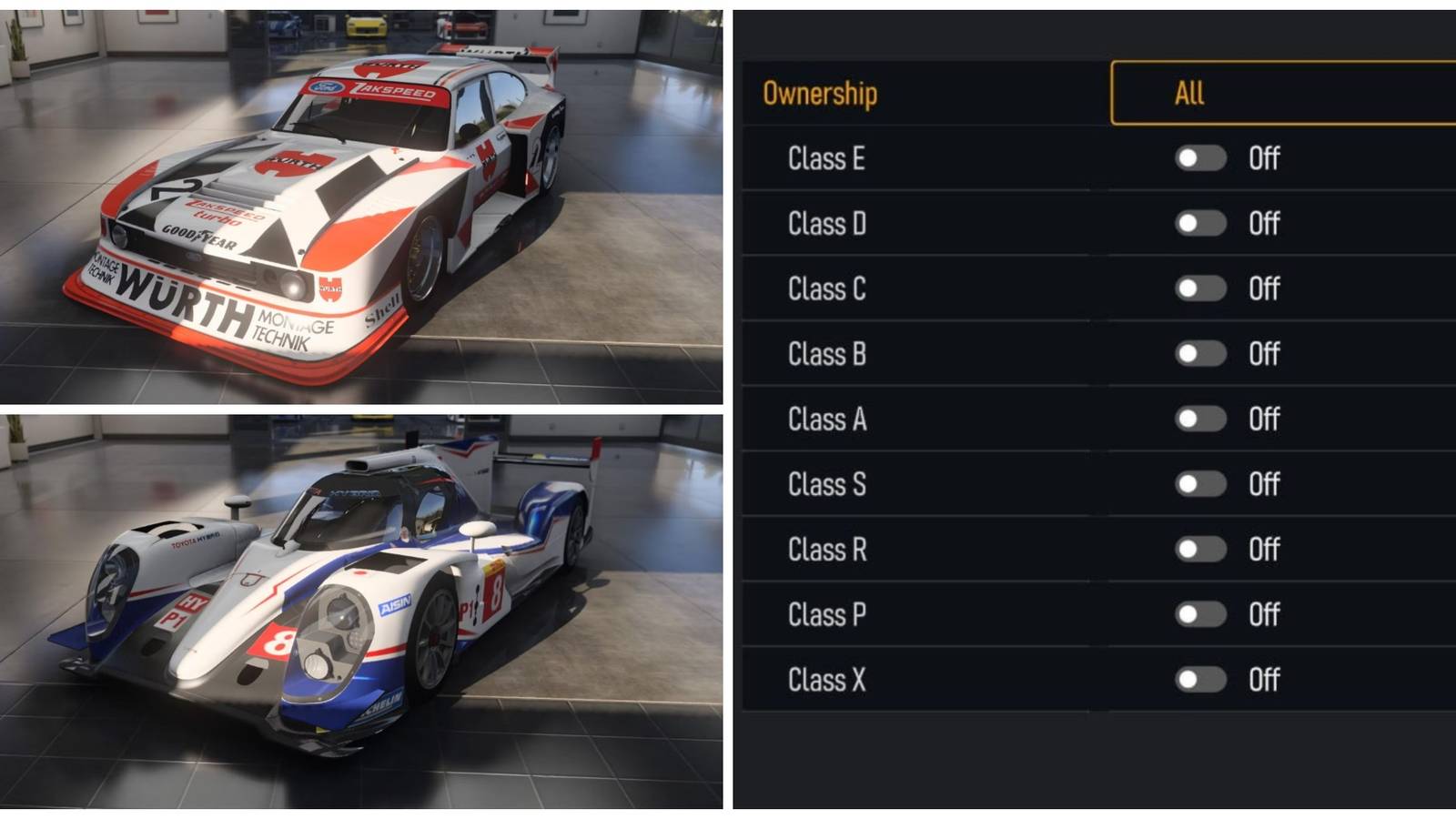1456x819 pixels.
Task: Click the Ownership heading text
Action: 818,90
